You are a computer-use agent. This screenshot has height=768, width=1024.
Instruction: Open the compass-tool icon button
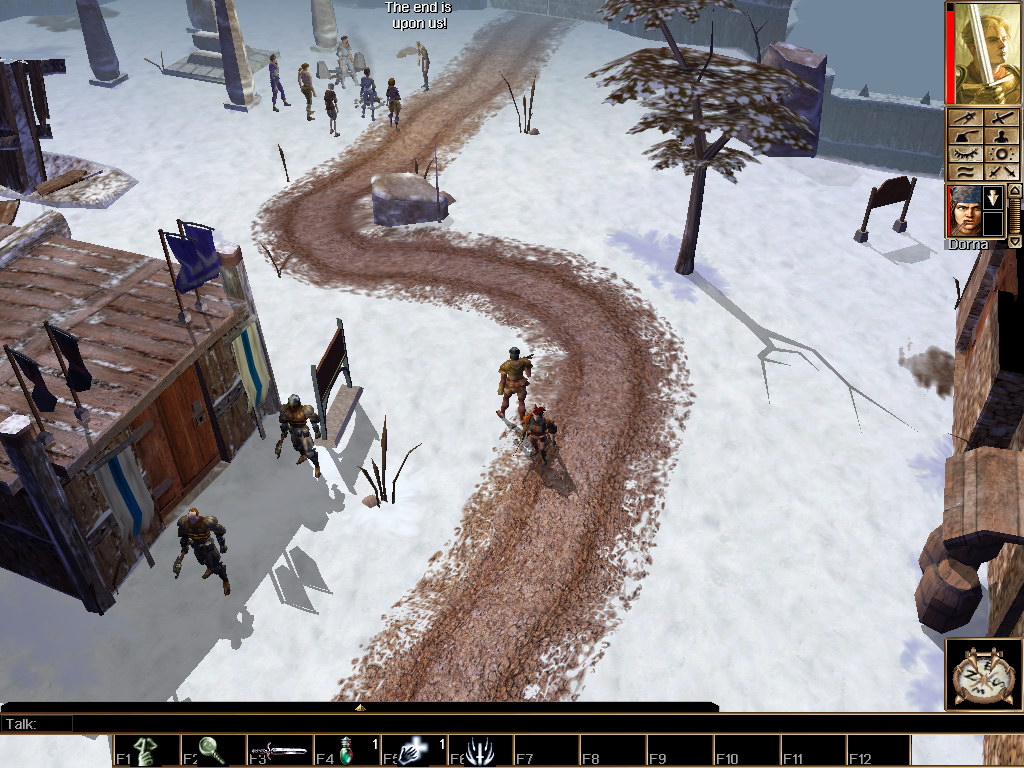click(x=964, y=119)
